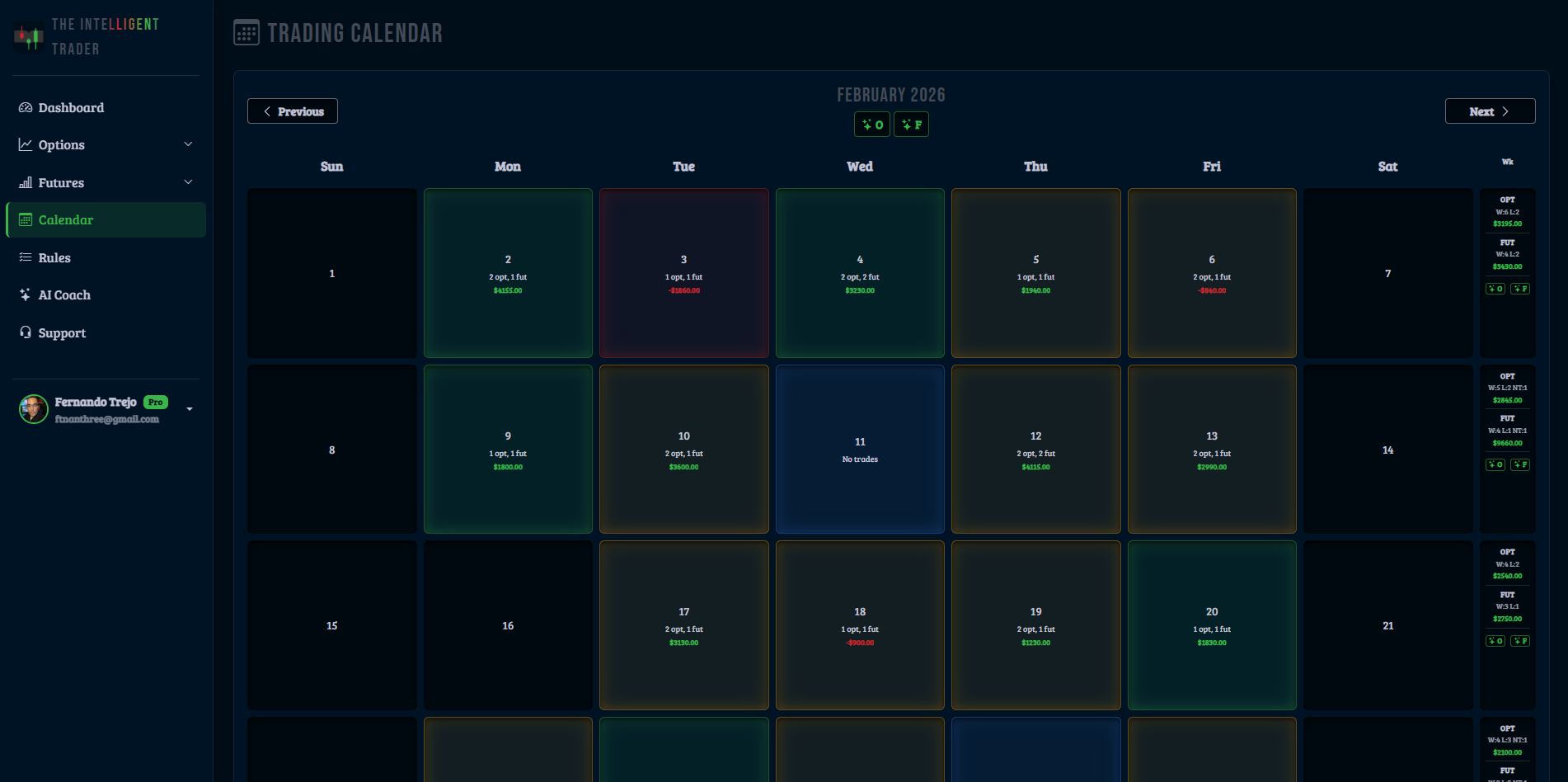Click the AI Coach sparkle icon
The width and height of the screenshot is (1568, 782).
[x=26, y=294]
